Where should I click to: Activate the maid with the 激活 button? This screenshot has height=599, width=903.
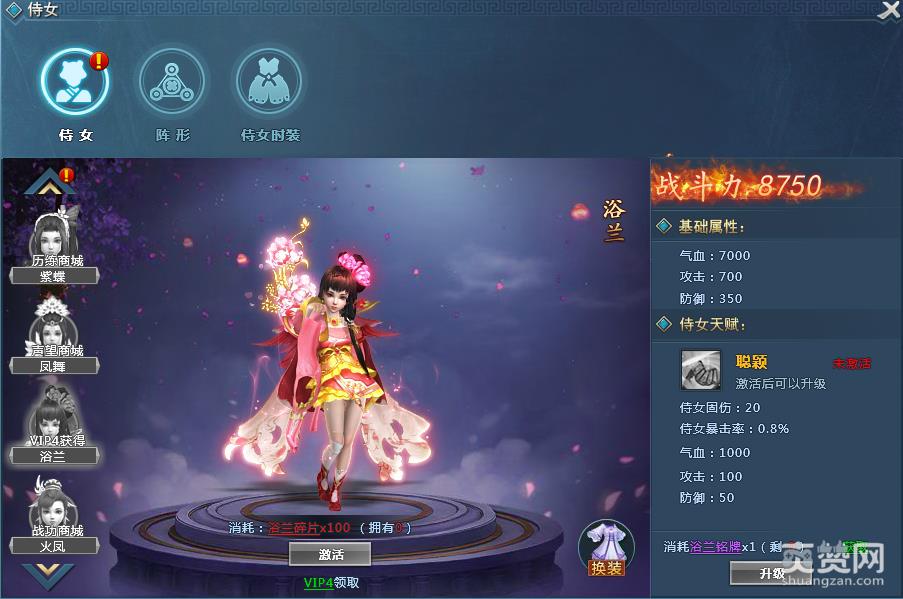[330, 553]
